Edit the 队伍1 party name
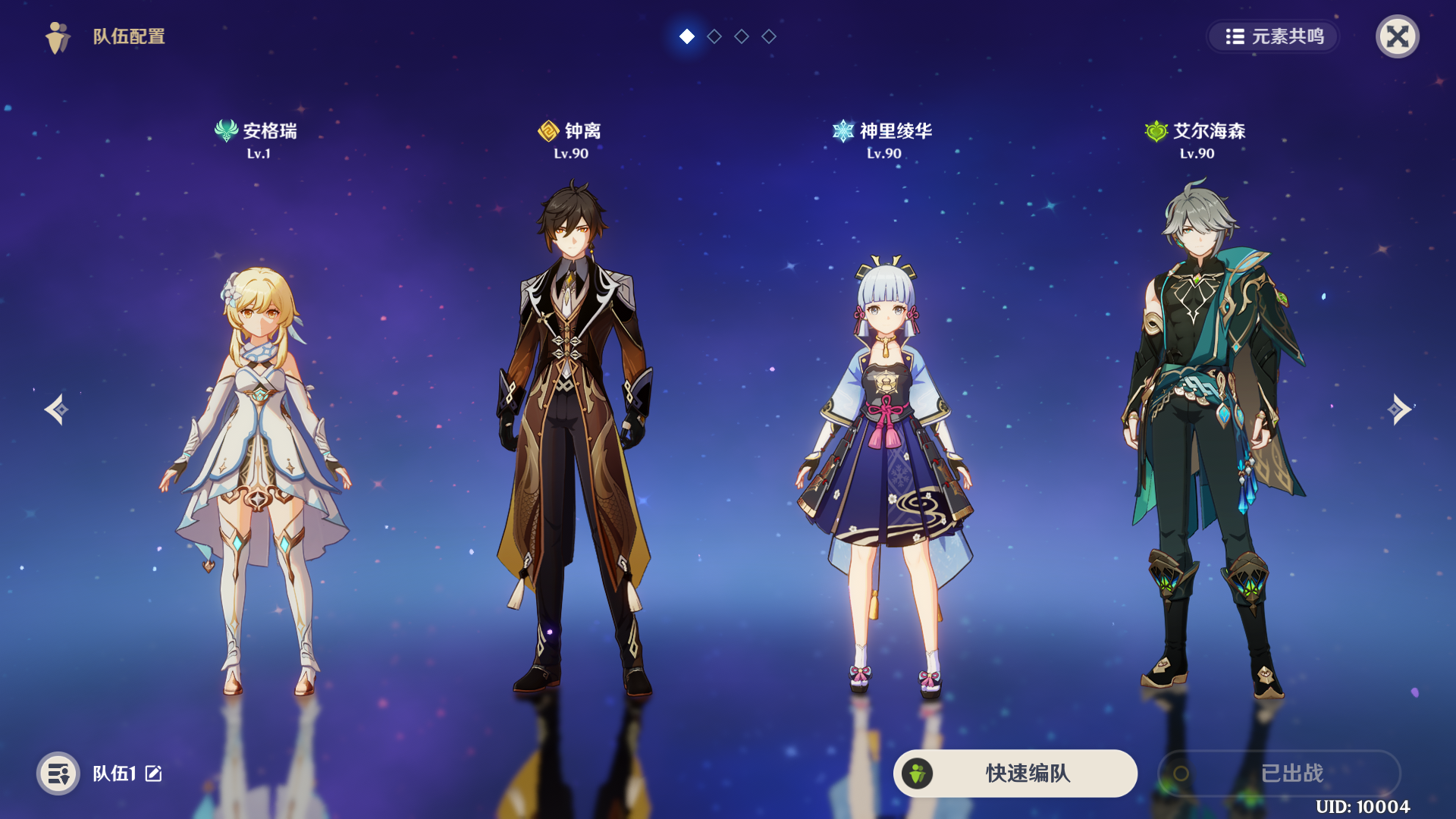The height and width of the screenshot is (819, 1456). [x=154, y=773]
